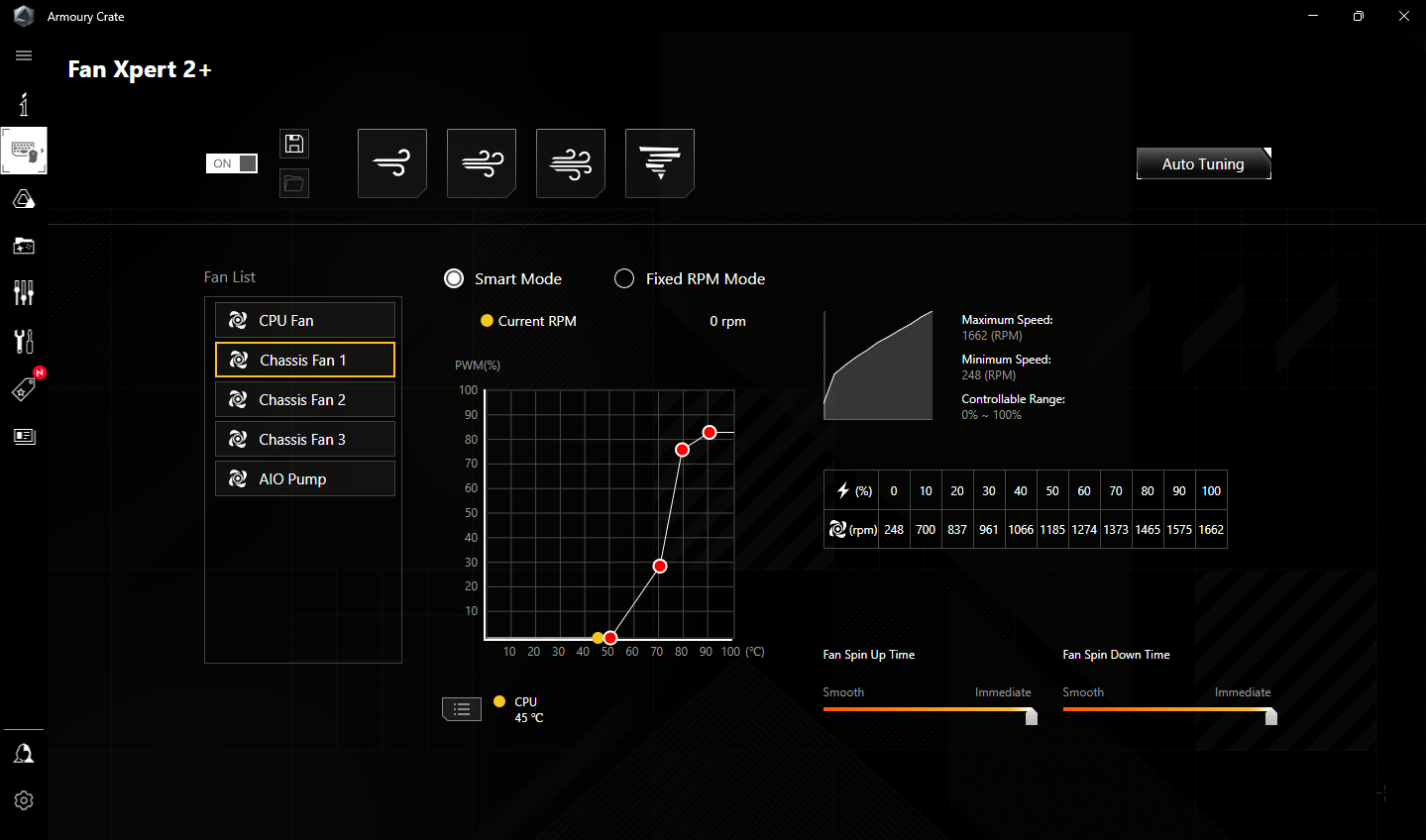Close the Armoury Crate window
This screenshot has width=1426, height=840.
(1403, 16)
